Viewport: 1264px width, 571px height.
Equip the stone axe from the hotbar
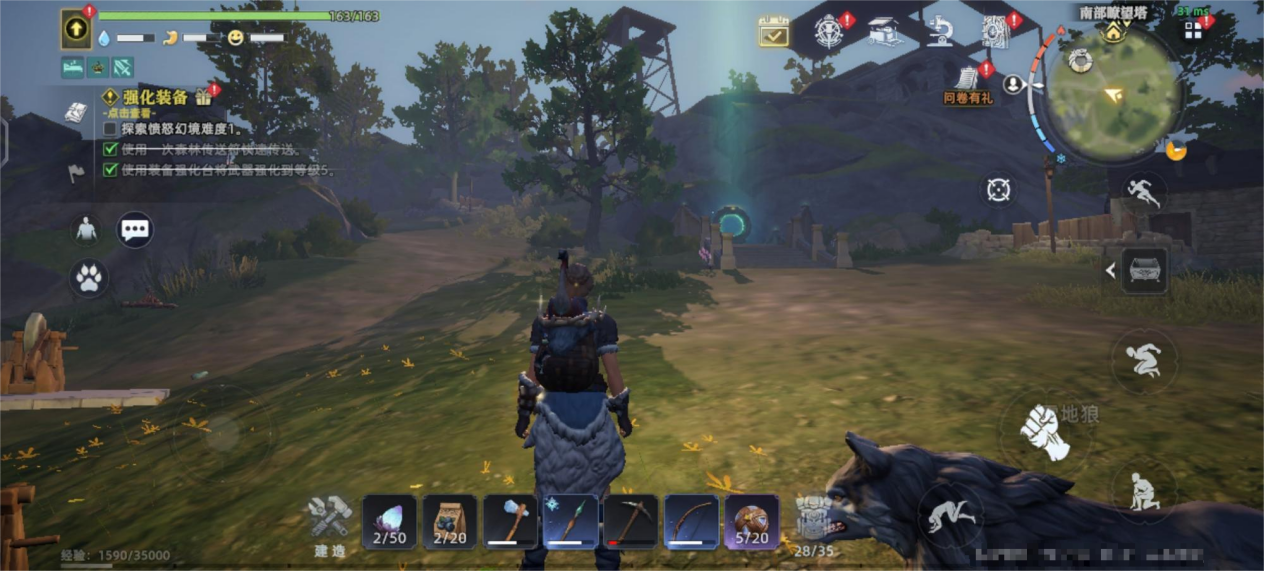(510, 521)
